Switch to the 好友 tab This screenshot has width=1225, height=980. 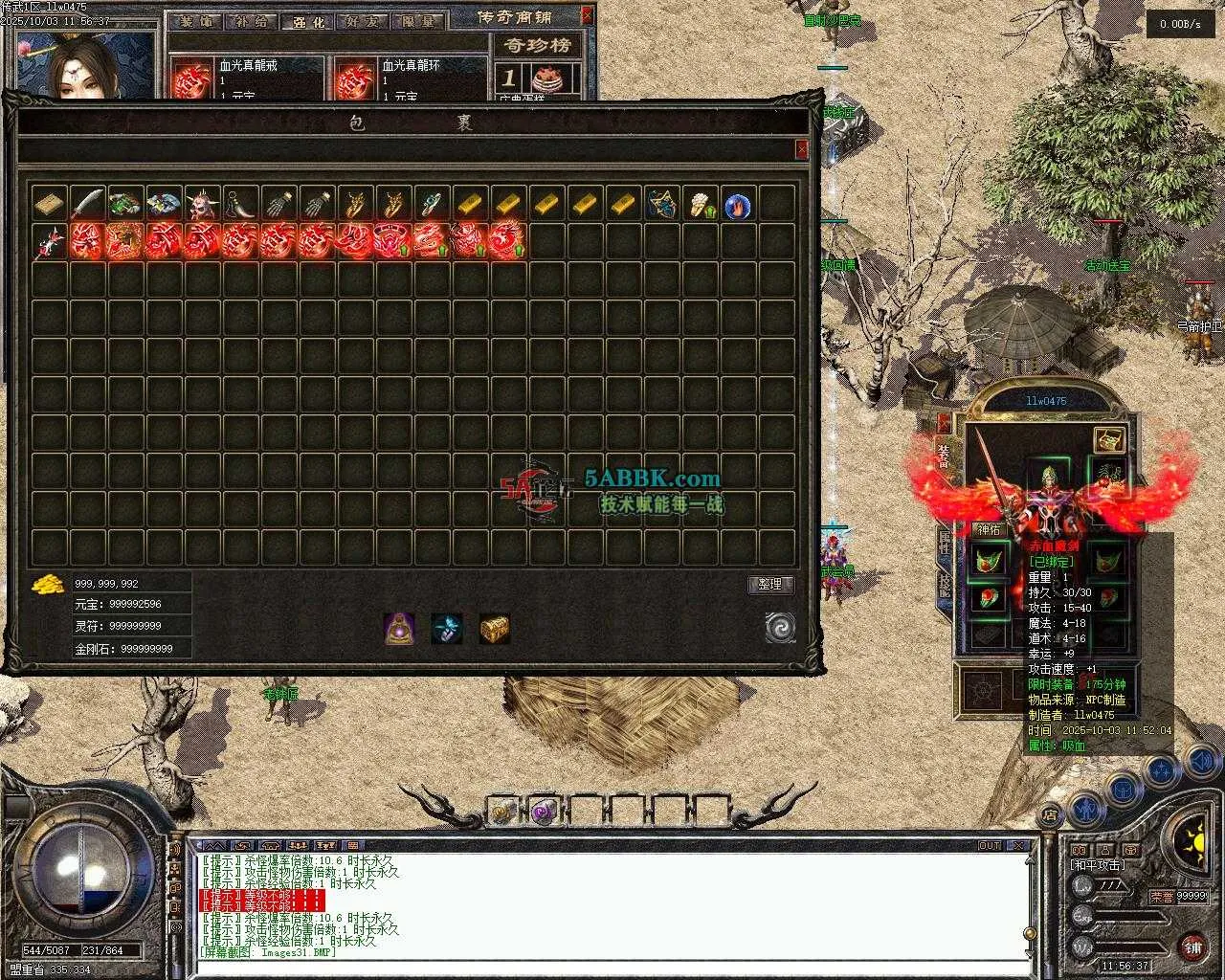[362, 21]
